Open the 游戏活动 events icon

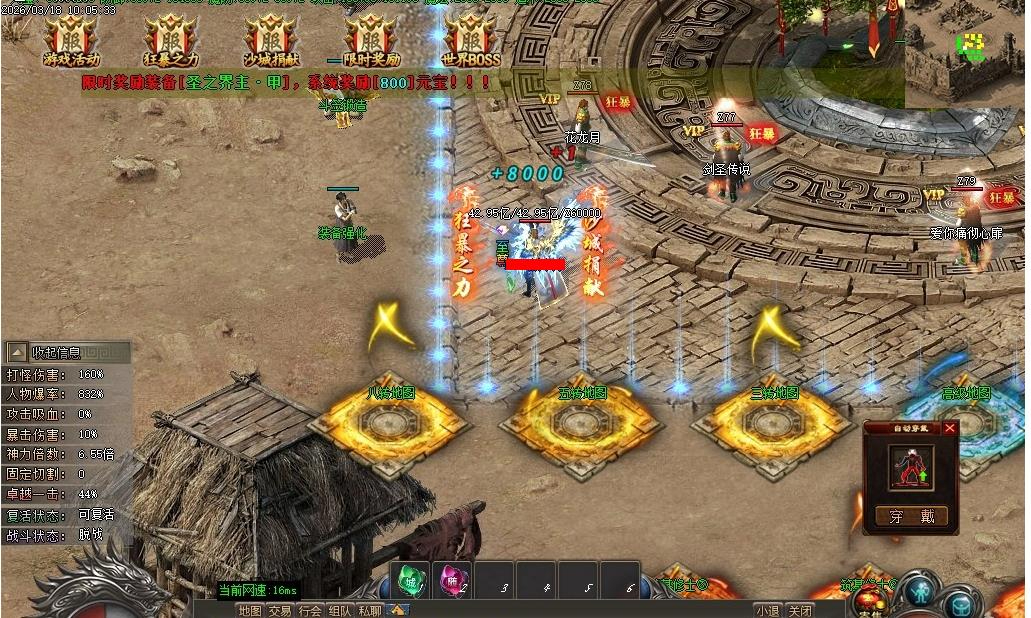click(x=70, y=38)
